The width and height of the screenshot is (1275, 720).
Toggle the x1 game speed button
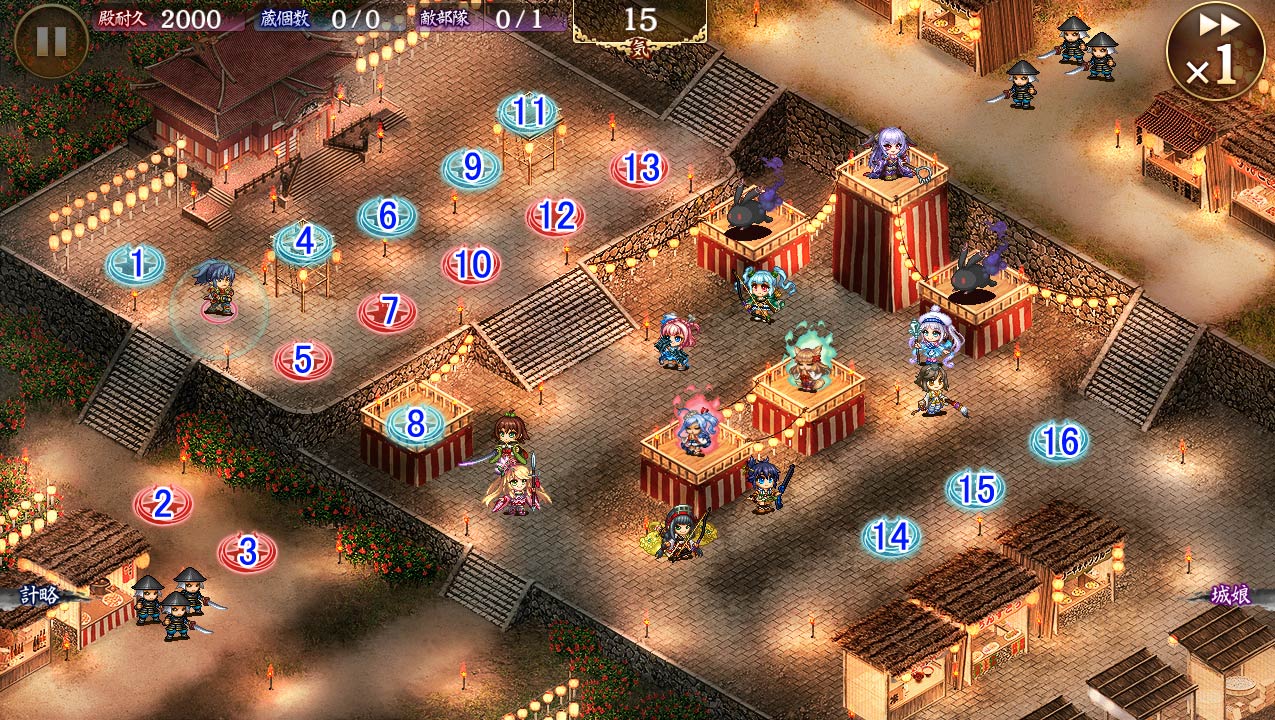click(x=1215, y=51)
